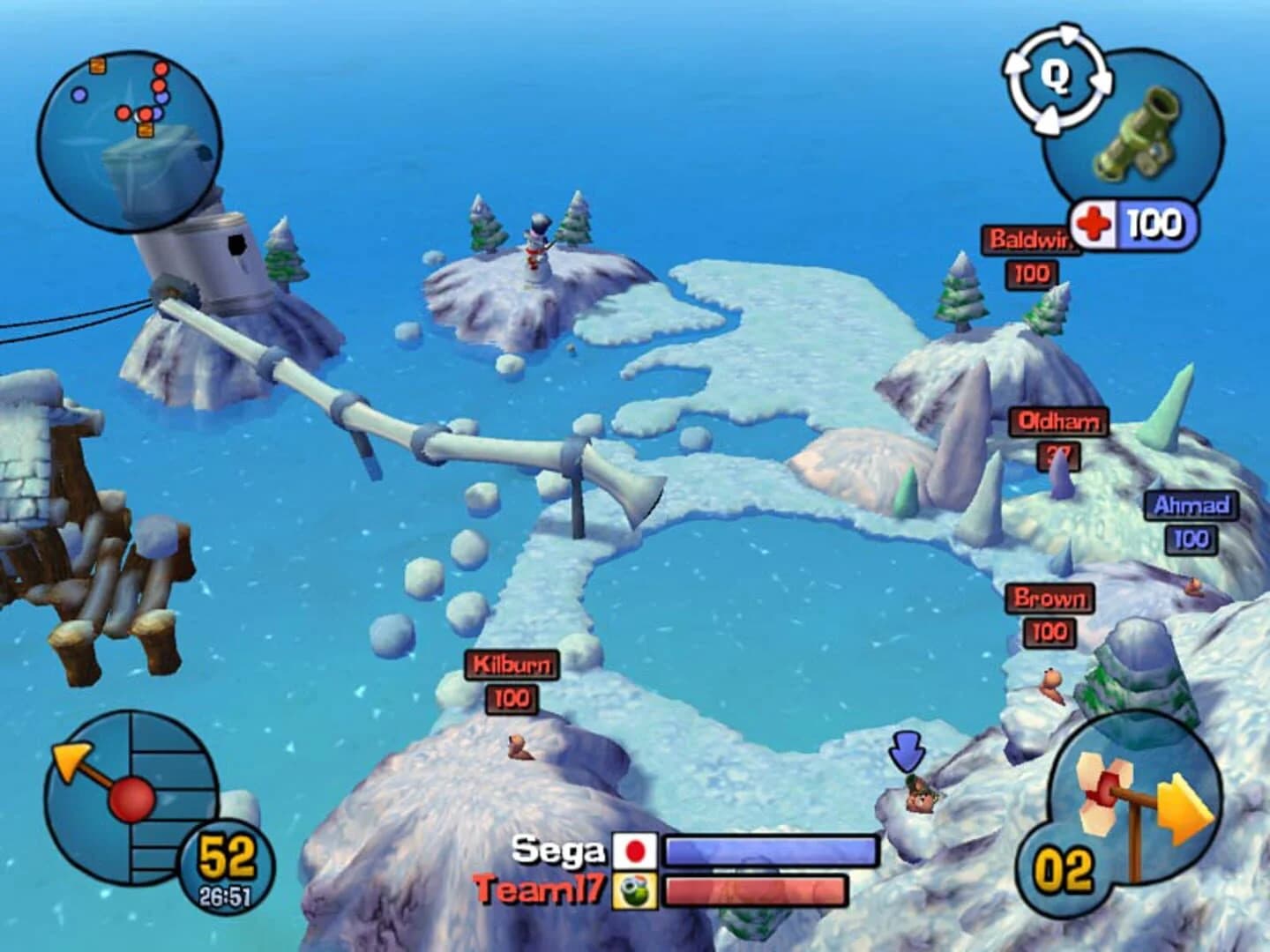This screenshot has width=1270, height=952.
Task: Click the lower rotation arrow to cycle weapons back
Action: point(1050,118)
